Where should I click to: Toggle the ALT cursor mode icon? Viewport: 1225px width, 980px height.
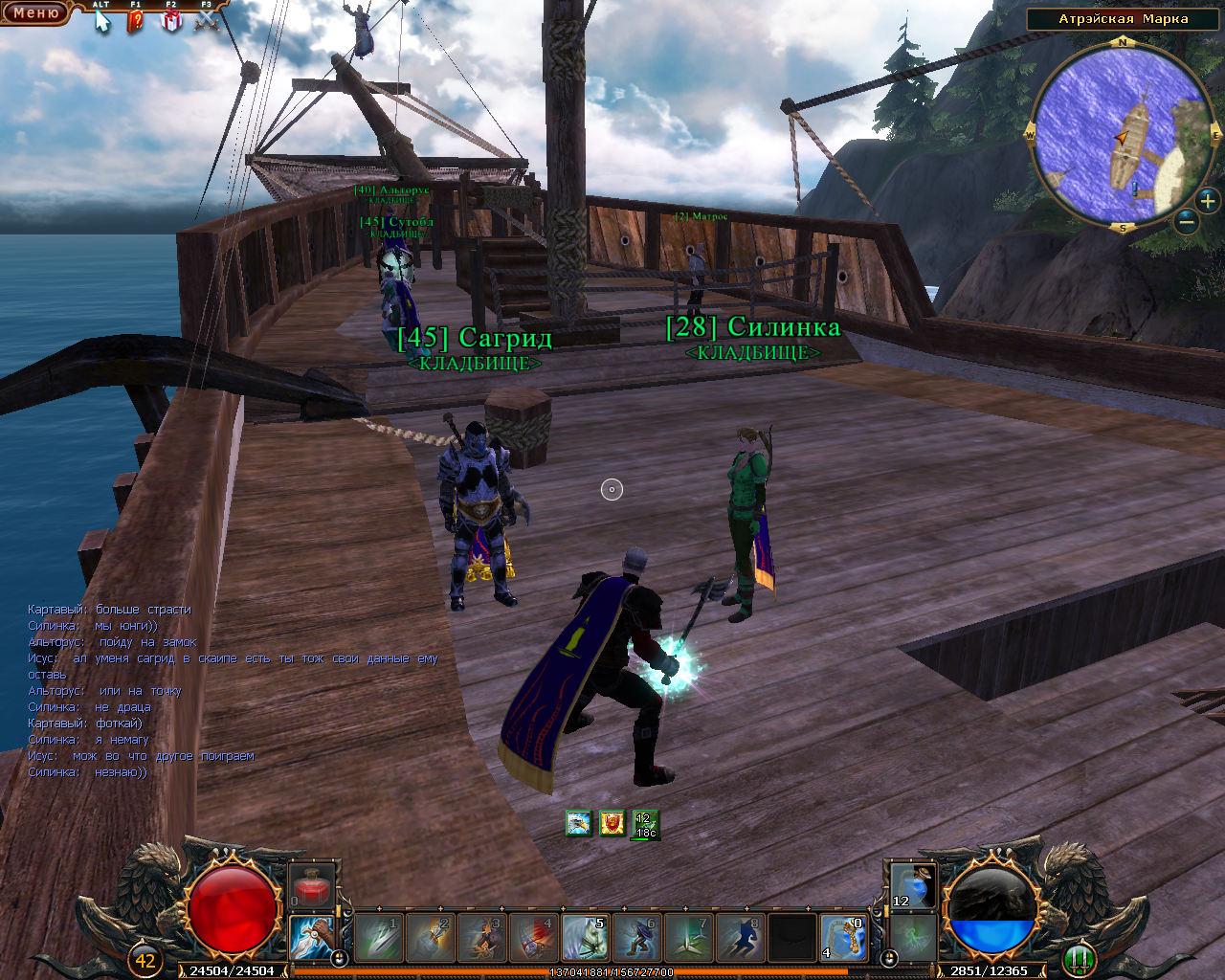[x=102, y=19]
